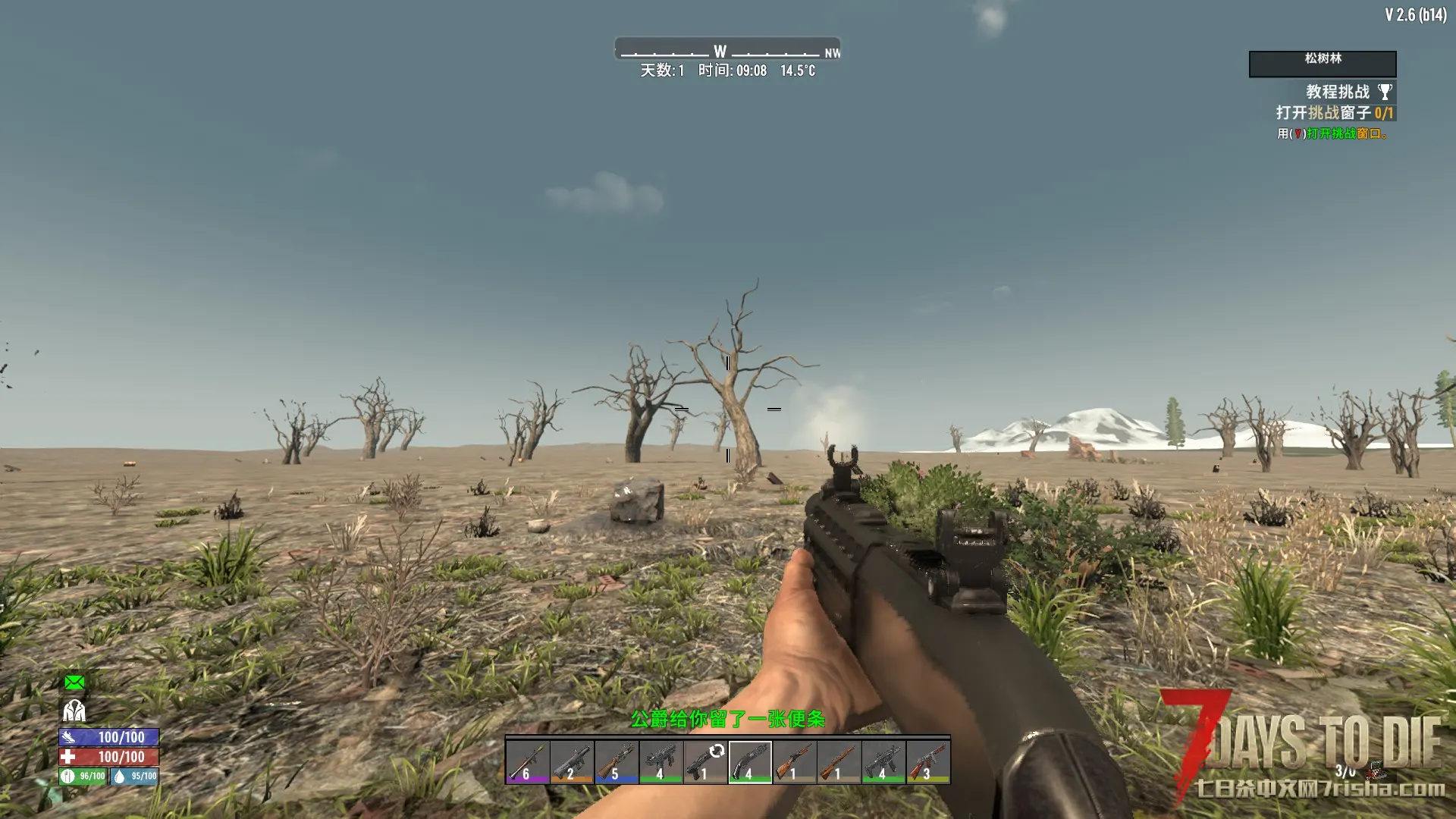The height and width of the screenshot is (819, 1456).
Task: Select the highlighted pump shotgun slot
Action: 750,761
